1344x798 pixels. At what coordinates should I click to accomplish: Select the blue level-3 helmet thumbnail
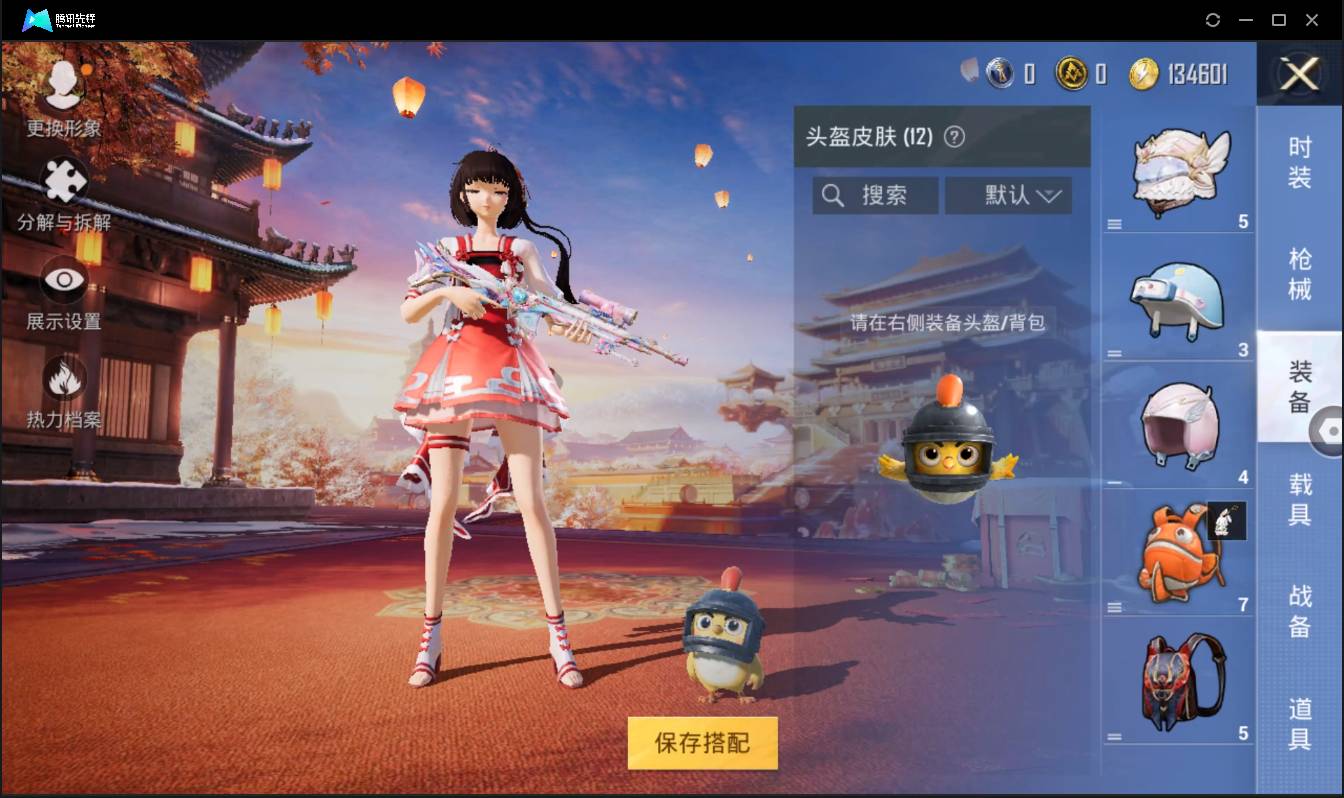1178,297
